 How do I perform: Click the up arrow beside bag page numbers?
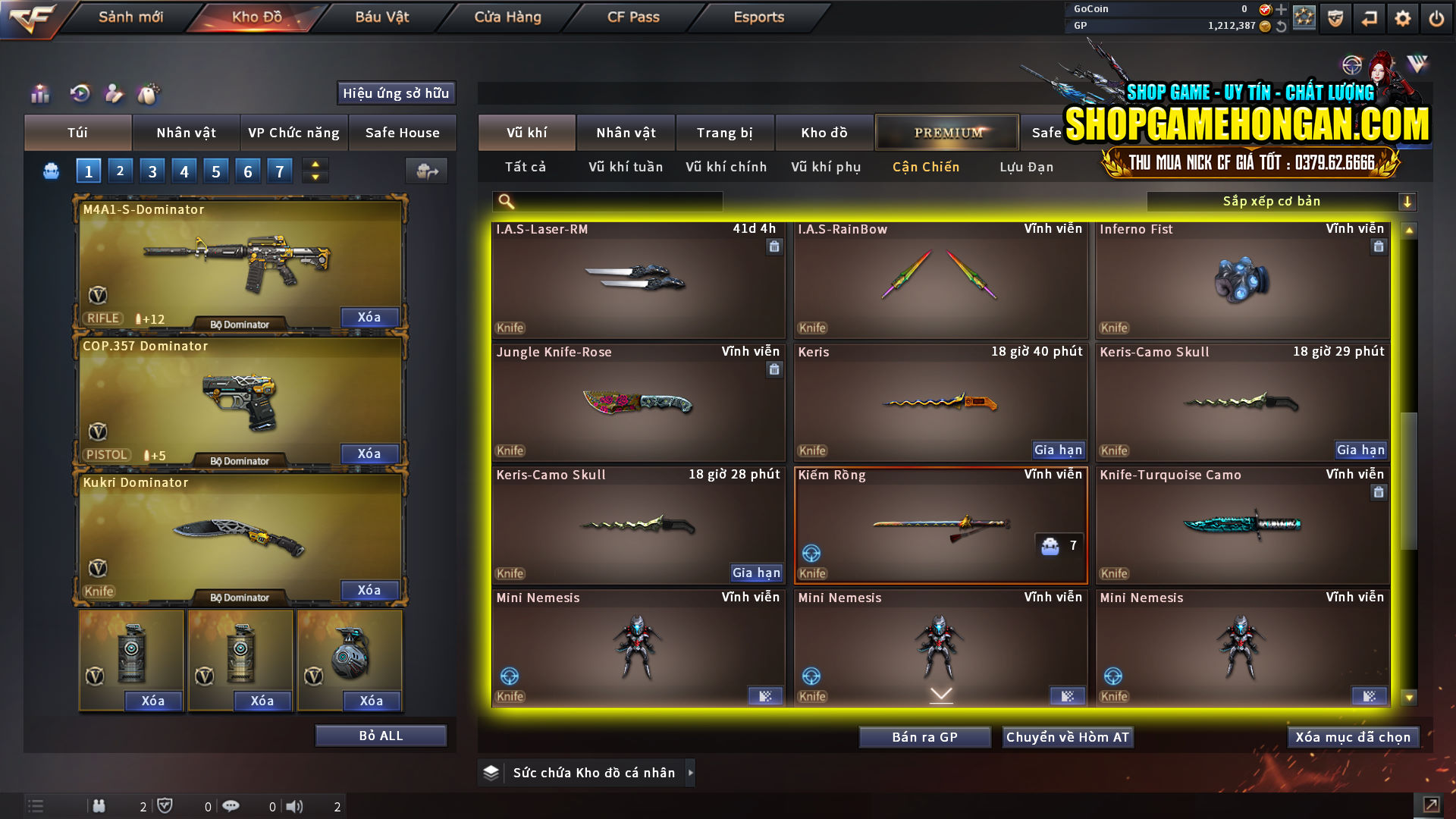pos(315,165)
